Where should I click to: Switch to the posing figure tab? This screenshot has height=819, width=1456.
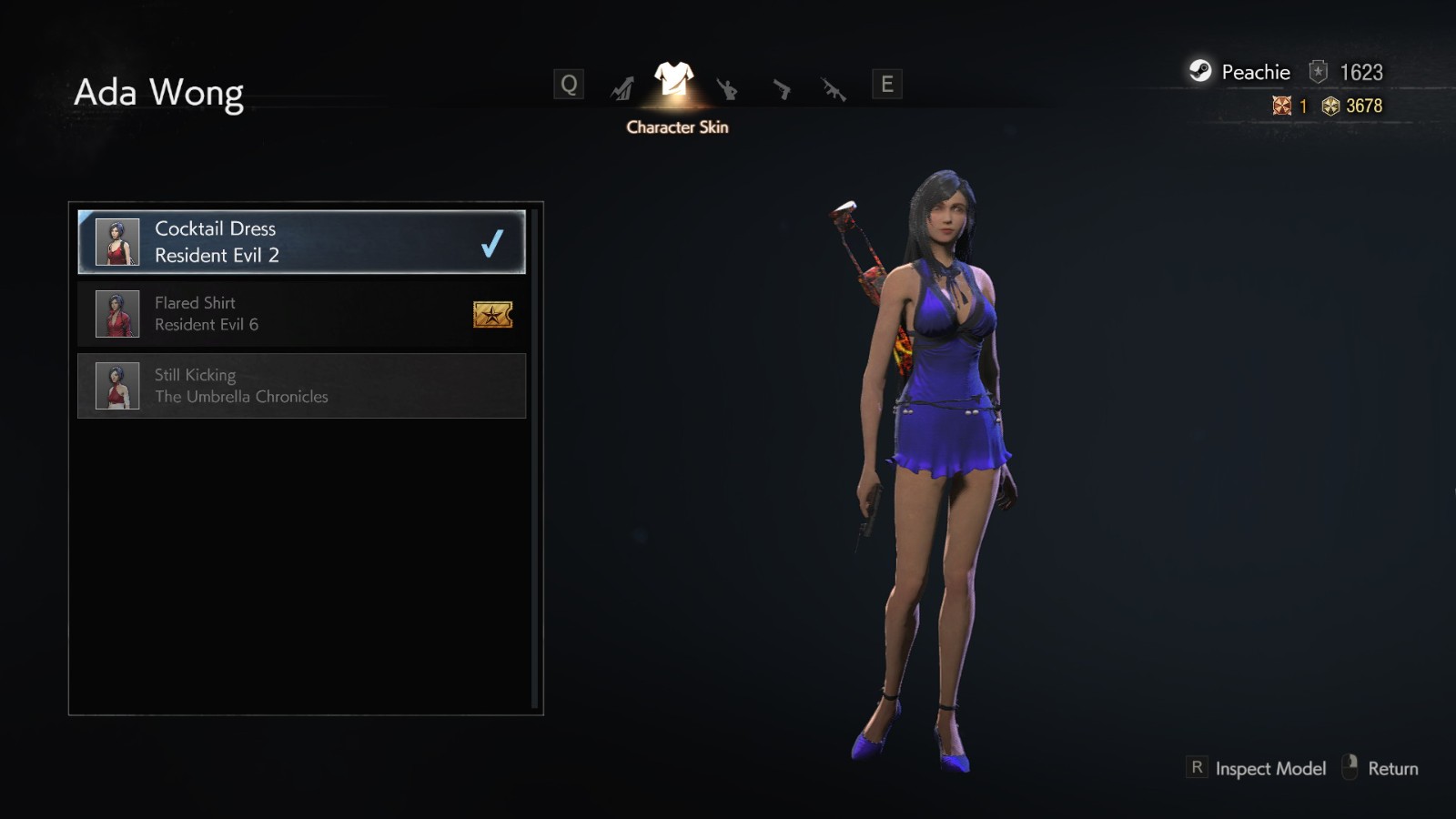(x=726, y=88)
